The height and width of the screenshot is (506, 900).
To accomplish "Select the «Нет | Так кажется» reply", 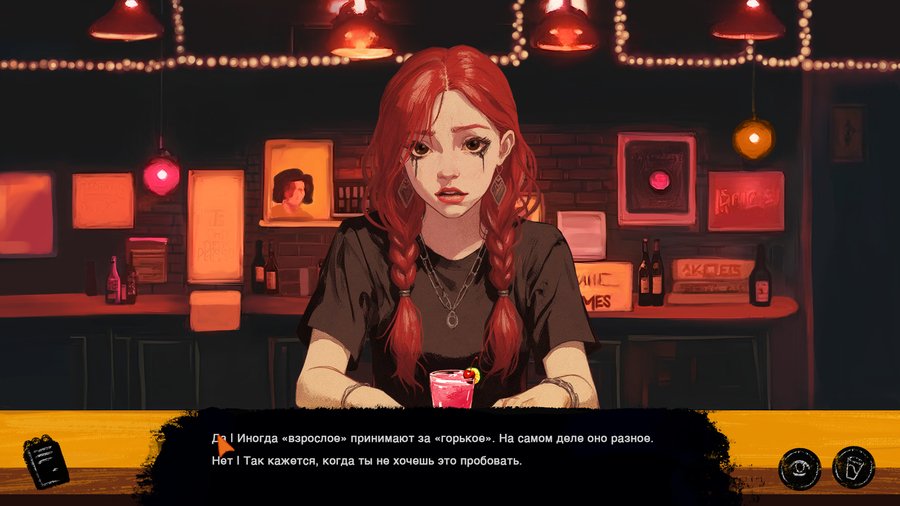I will [368, 461].
